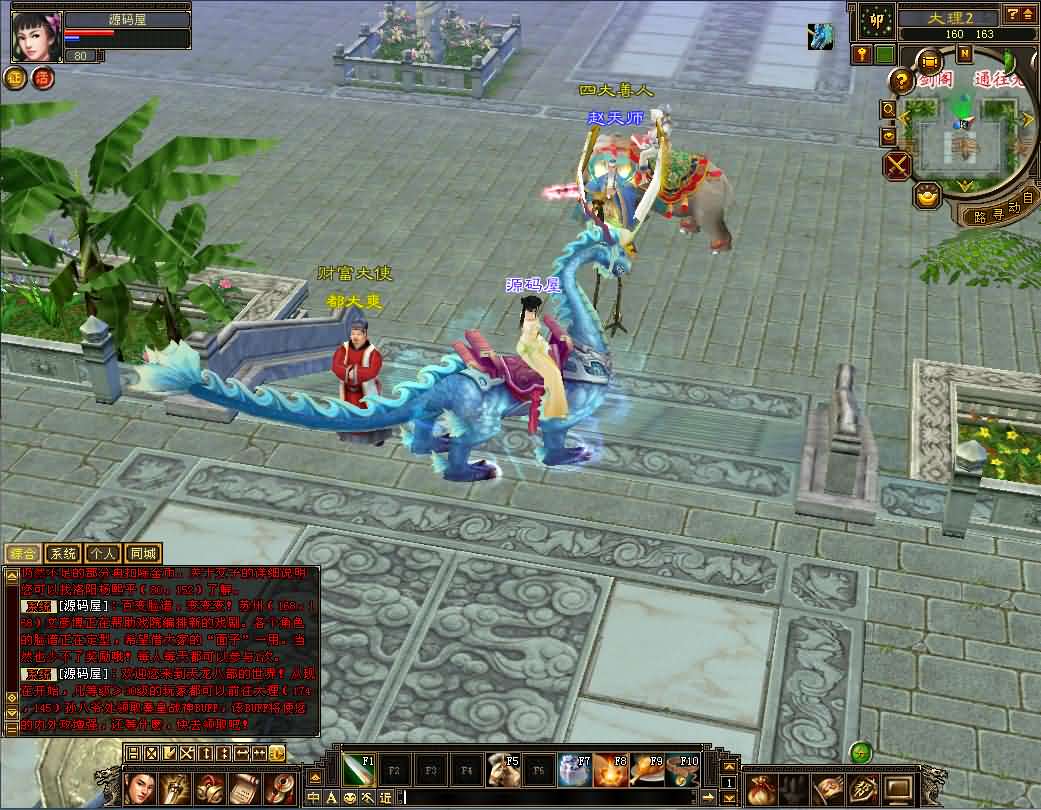Toggle the crossed swords combat mode button
This screenshot has height=810, width=1041.
coord(898,165)
